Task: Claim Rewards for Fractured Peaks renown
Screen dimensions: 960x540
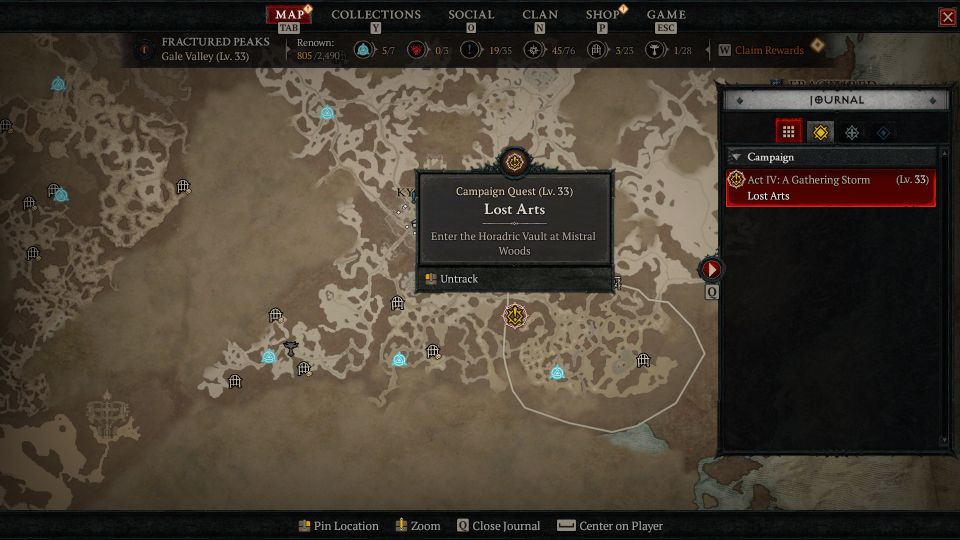Action: 768,50
